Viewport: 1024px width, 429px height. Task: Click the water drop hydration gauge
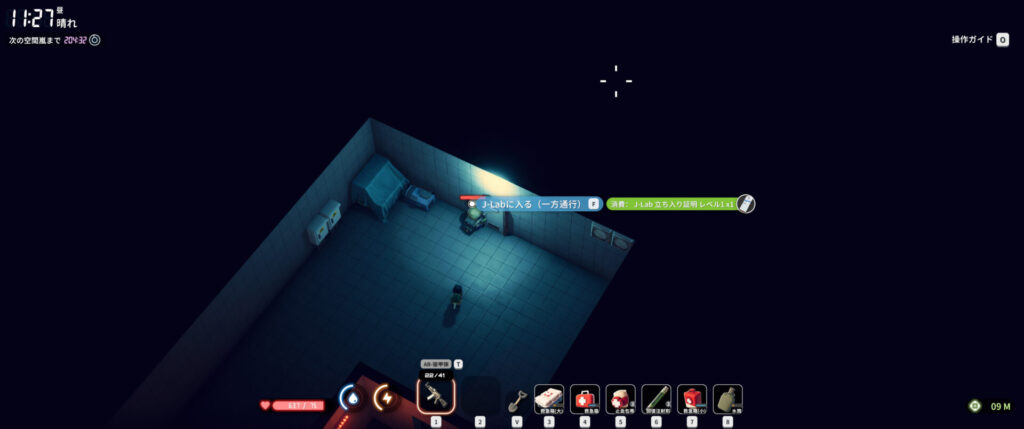point(351,398)
